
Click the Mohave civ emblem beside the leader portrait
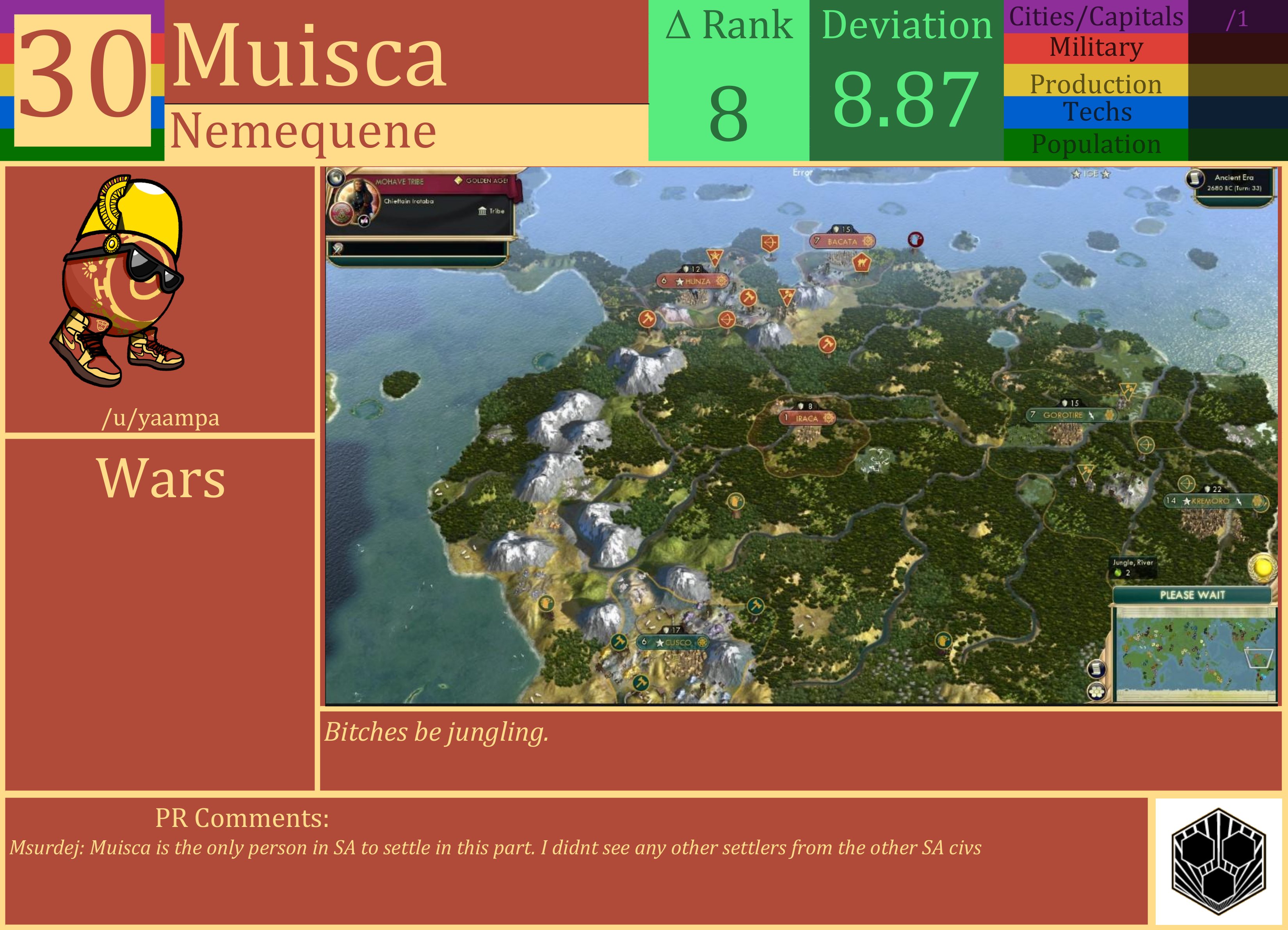click(341, 215)
